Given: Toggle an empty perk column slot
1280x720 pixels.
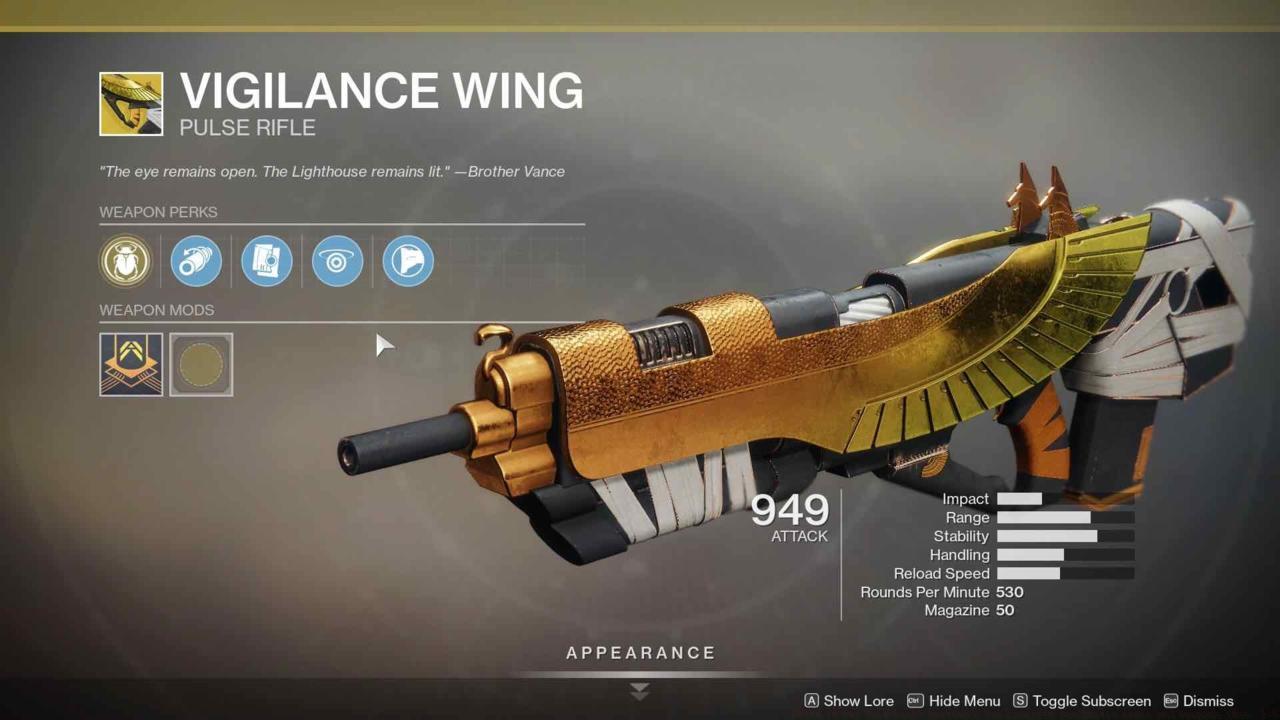Looking at the screenshot, I should [x=477, y=261].
